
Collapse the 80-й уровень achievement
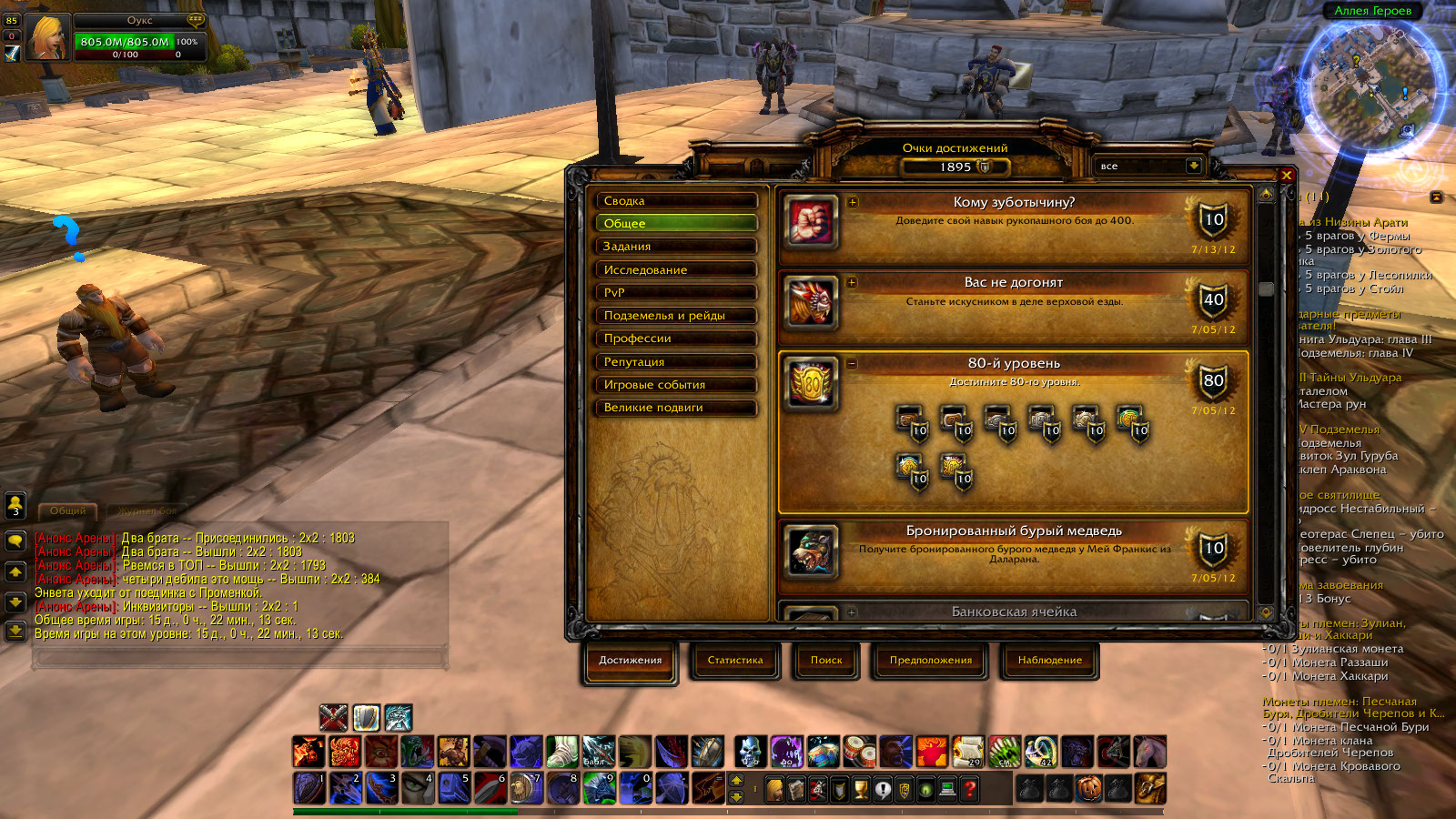coord(853,363)
